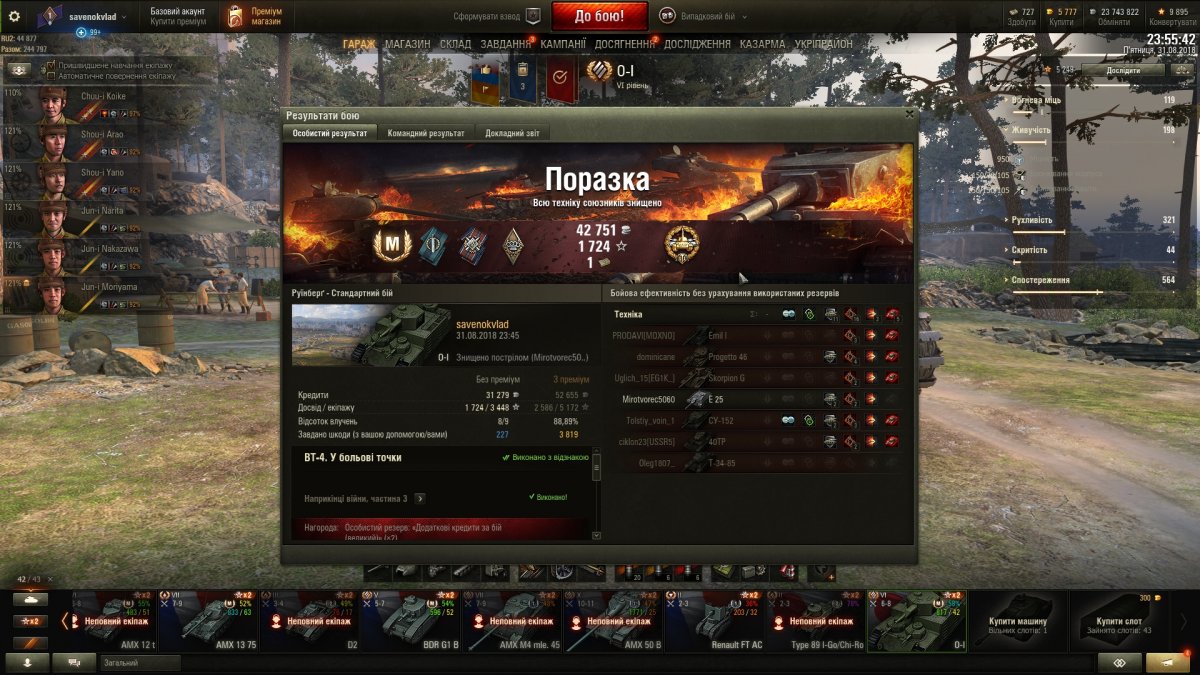Open the Магазин menu tab
Viewport: 1200px width, 675px height.
[x=407, y=45]
